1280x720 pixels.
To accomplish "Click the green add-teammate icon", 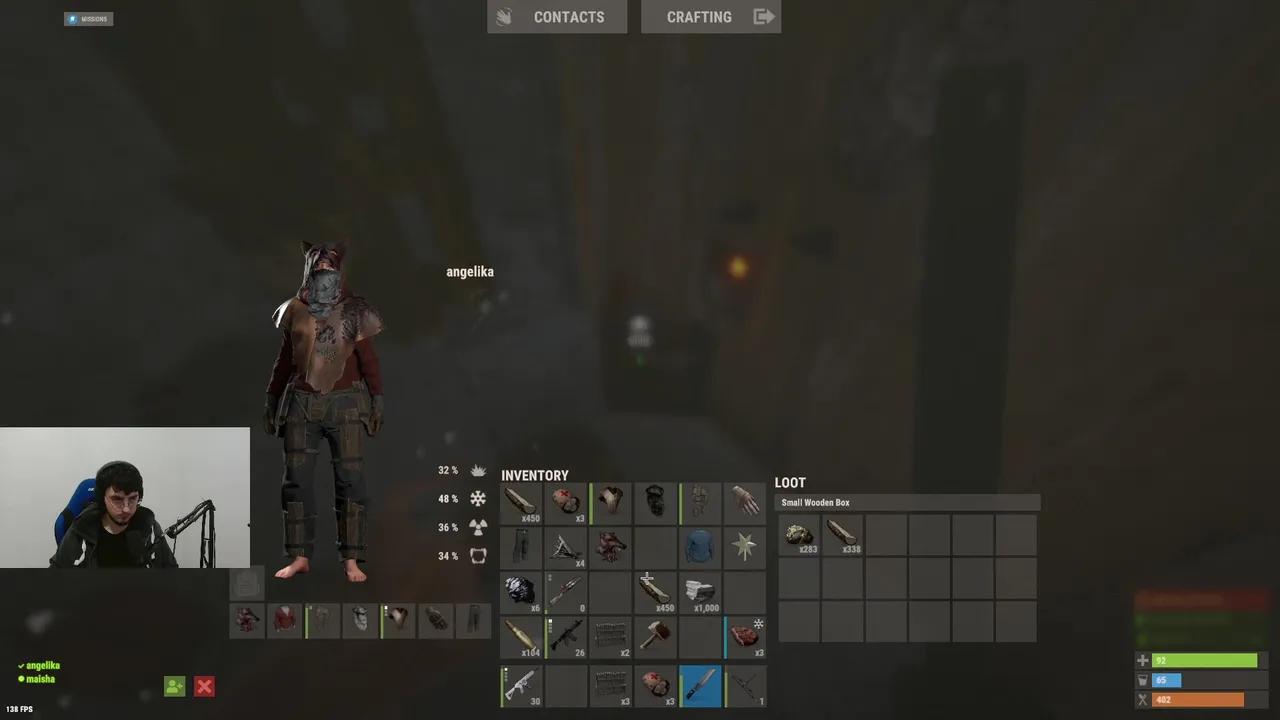I will tap(174, 686).
